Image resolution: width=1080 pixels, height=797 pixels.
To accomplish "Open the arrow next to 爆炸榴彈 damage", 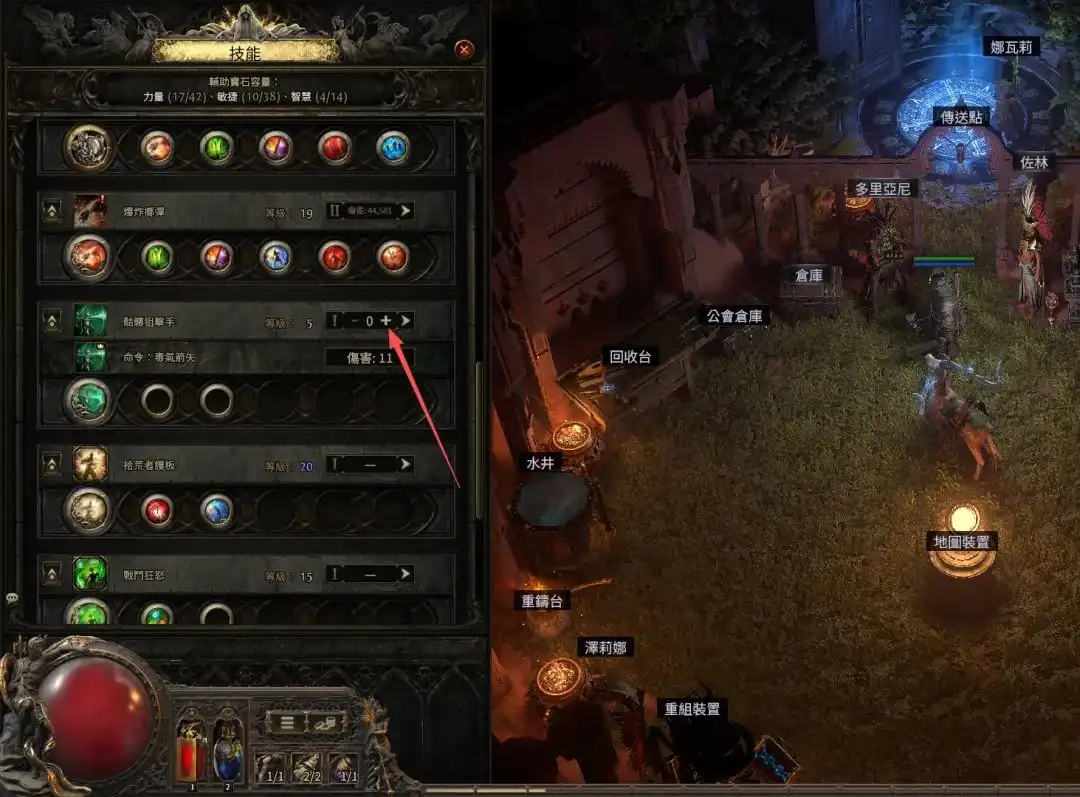I will point(405,211).
